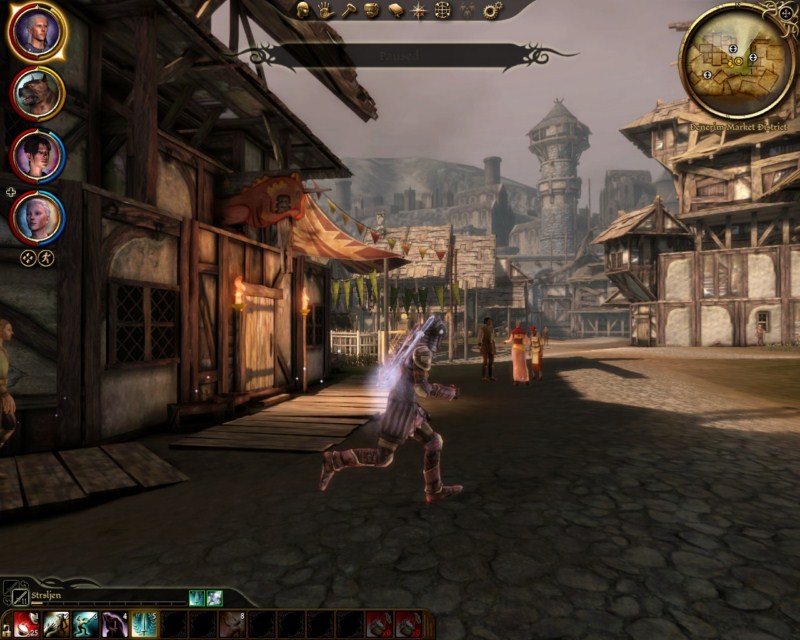Open the character record helmet icon
Screen dimensions: 800x640
click(302, 10)
